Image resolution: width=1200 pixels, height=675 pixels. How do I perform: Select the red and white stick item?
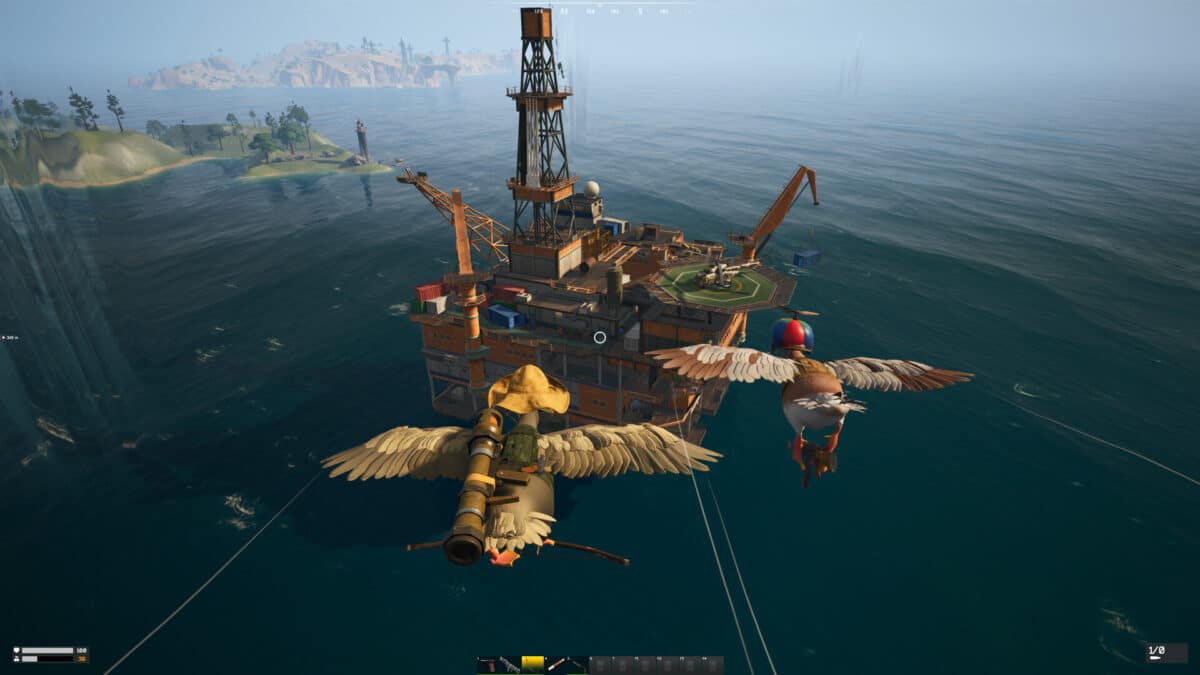[x=555, y=664]
